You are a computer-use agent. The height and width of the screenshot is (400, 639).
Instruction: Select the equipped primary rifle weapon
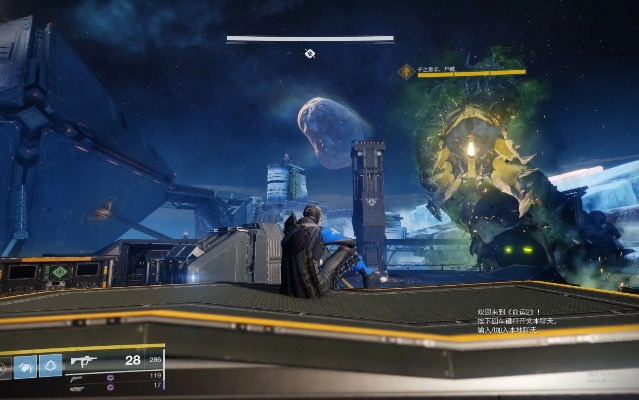pos(83,361)
